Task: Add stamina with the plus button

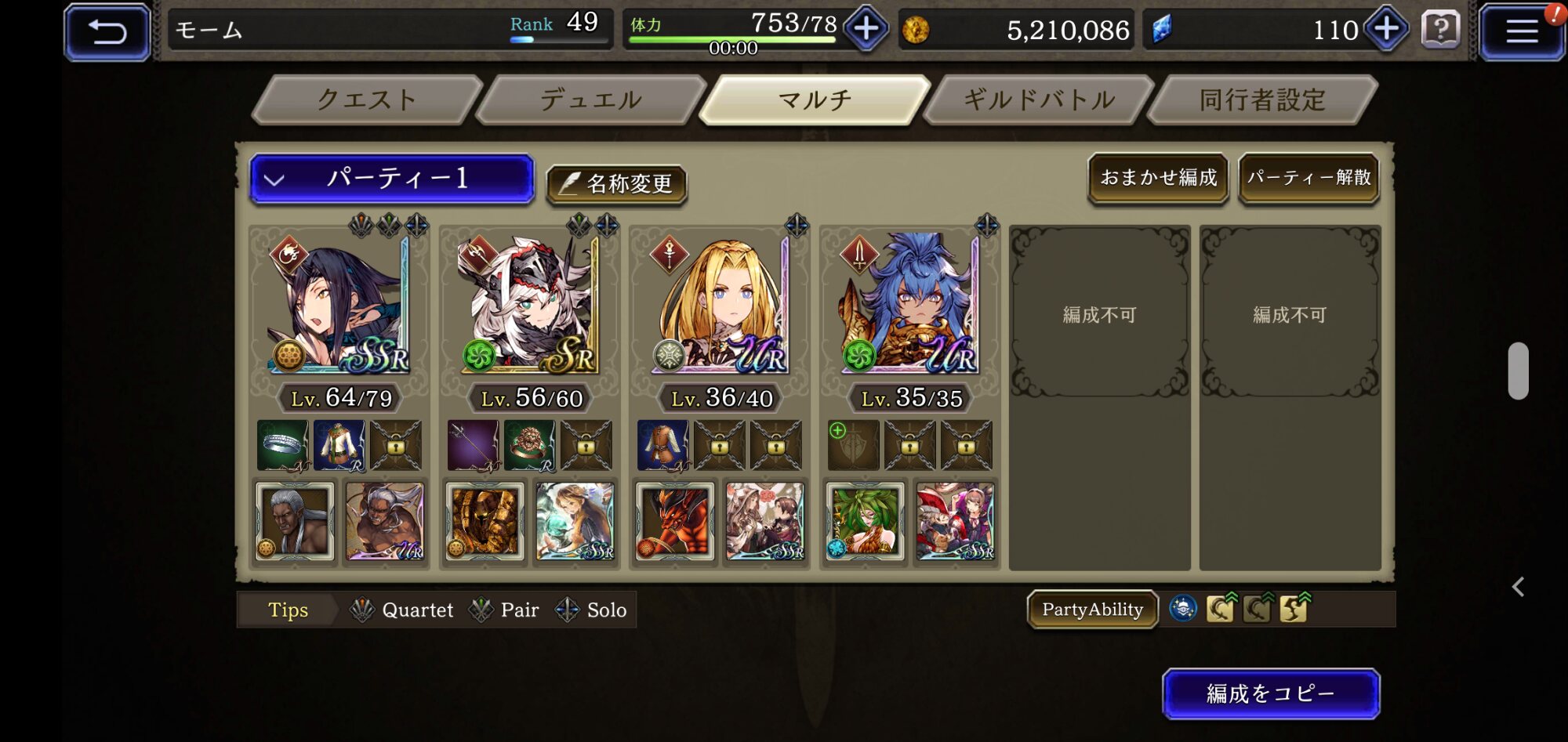Action: coord(866,30)
